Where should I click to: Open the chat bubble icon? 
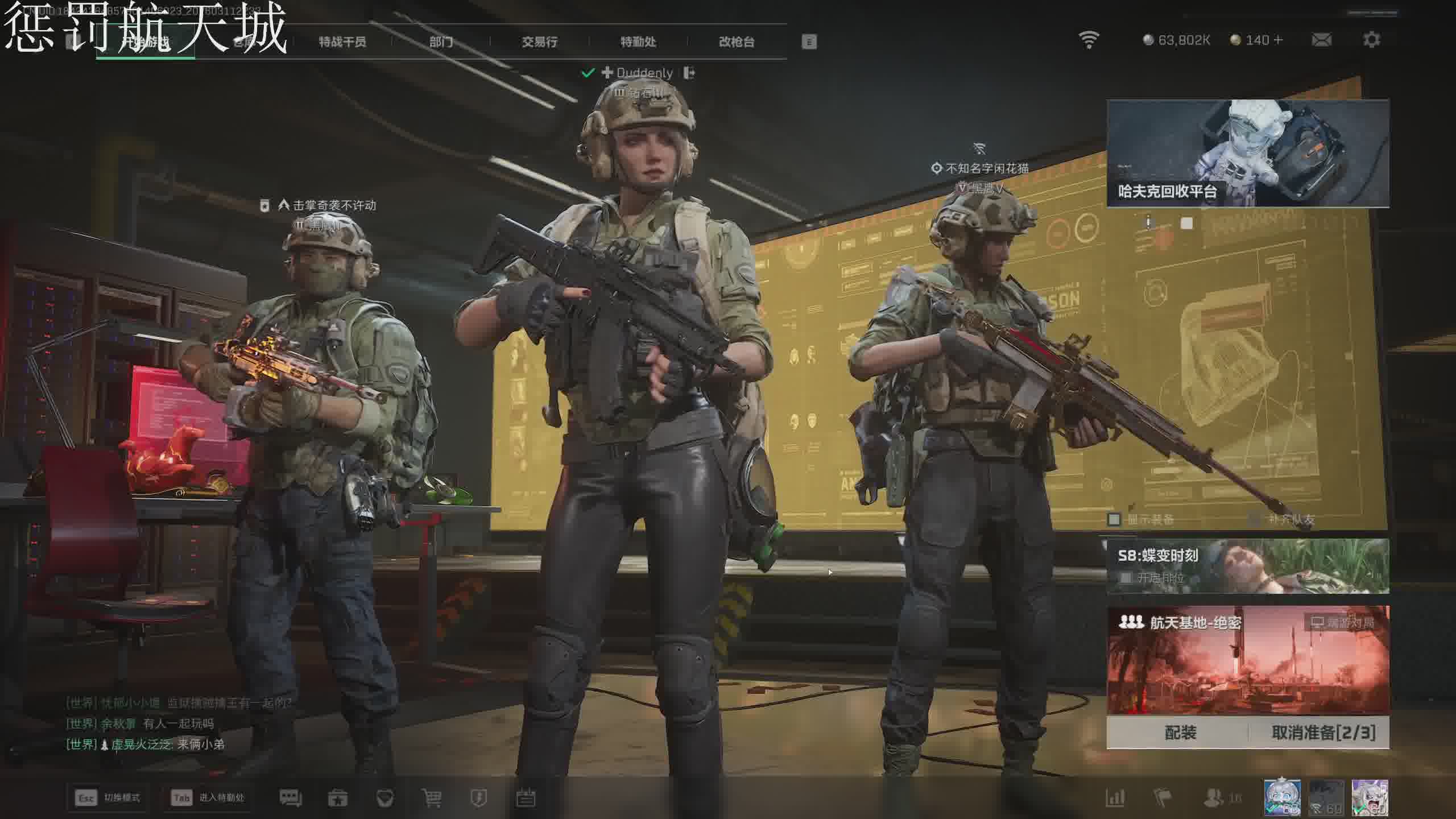point(290,798)
